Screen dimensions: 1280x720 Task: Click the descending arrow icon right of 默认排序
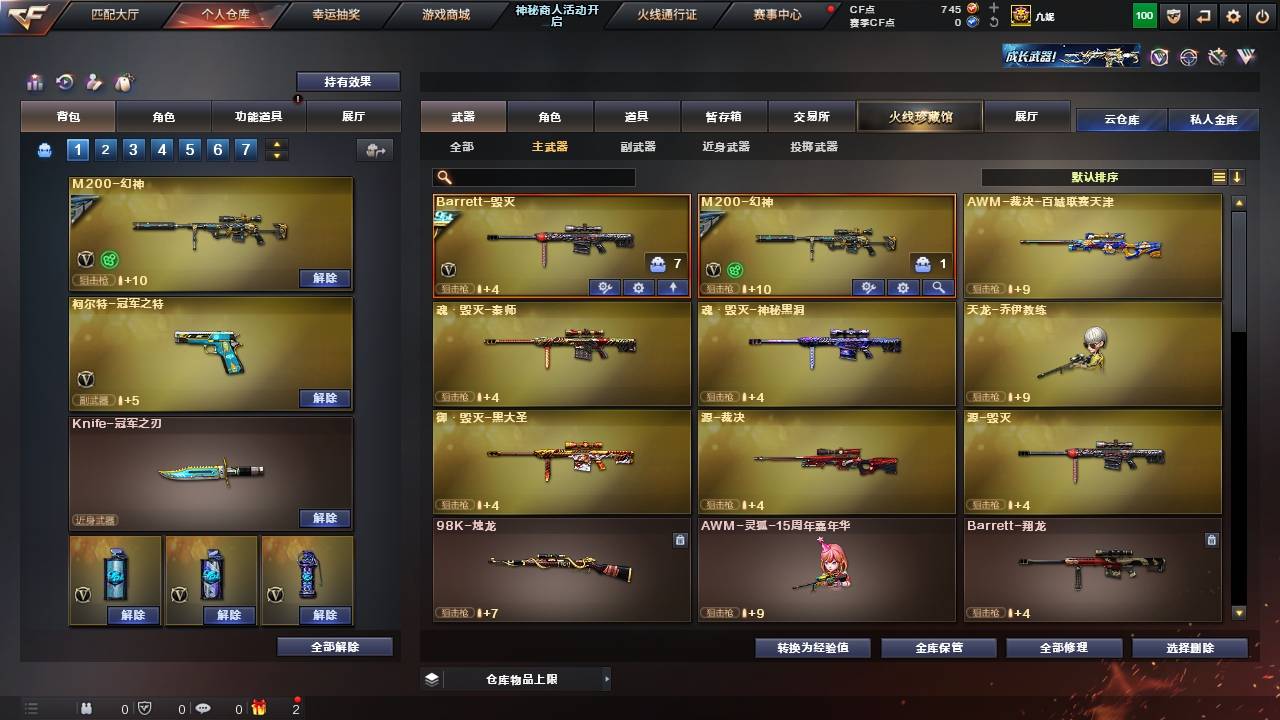[x=1238, y=176]
